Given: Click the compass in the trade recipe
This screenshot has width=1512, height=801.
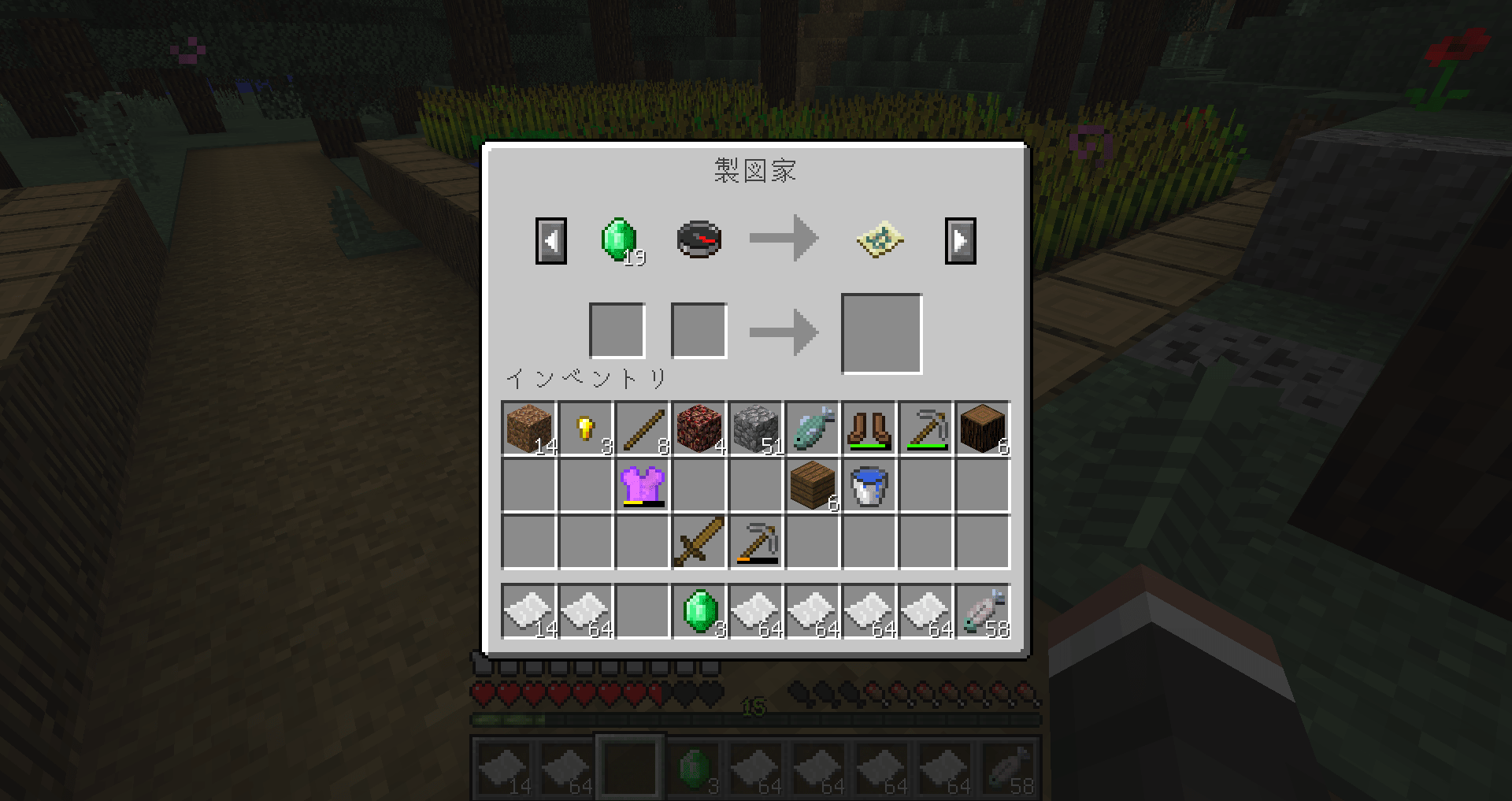Looking at the screenshot, I should (699, 240).
